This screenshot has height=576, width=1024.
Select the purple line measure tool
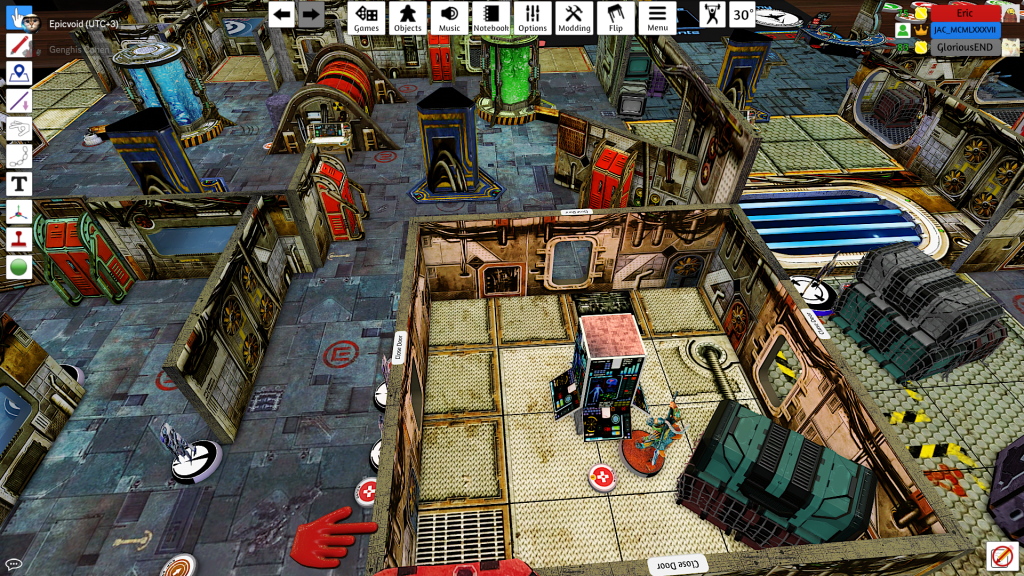point(19,100)
